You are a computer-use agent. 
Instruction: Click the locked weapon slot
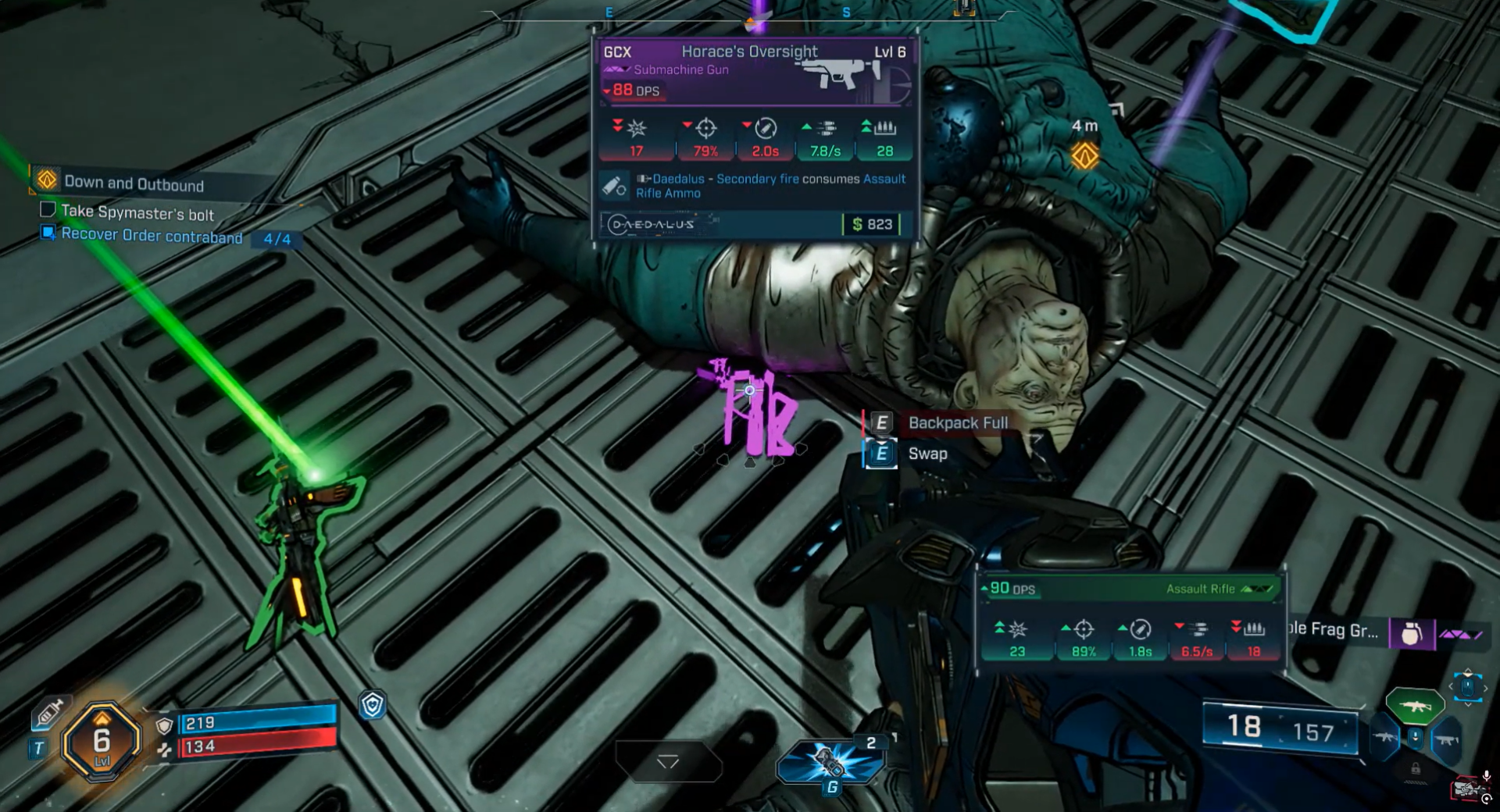pos(1416,769)
